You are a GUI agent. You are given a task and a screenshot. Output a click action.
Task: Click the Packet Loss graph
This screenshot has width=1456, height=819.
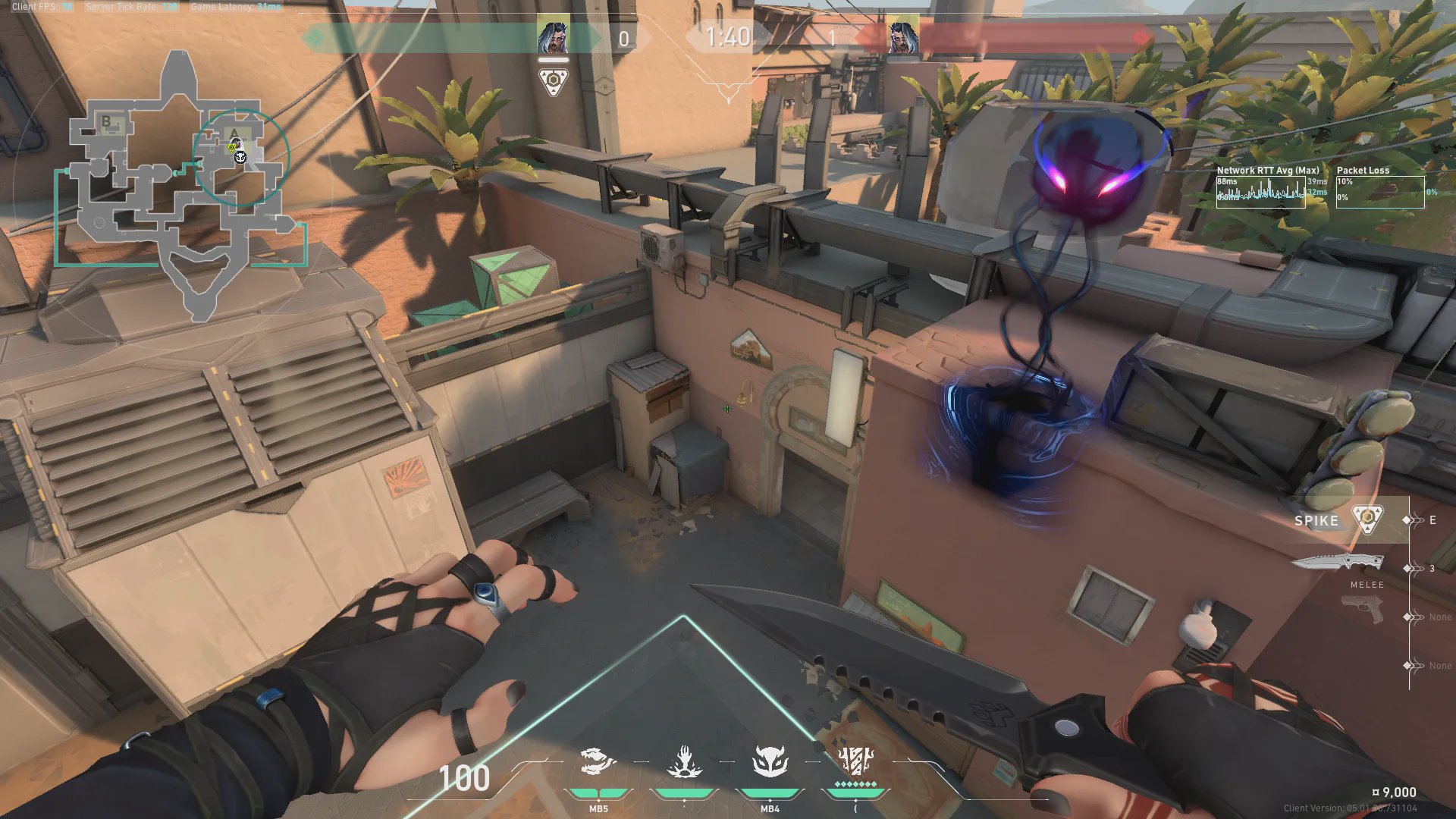[x=1380, y=192]
